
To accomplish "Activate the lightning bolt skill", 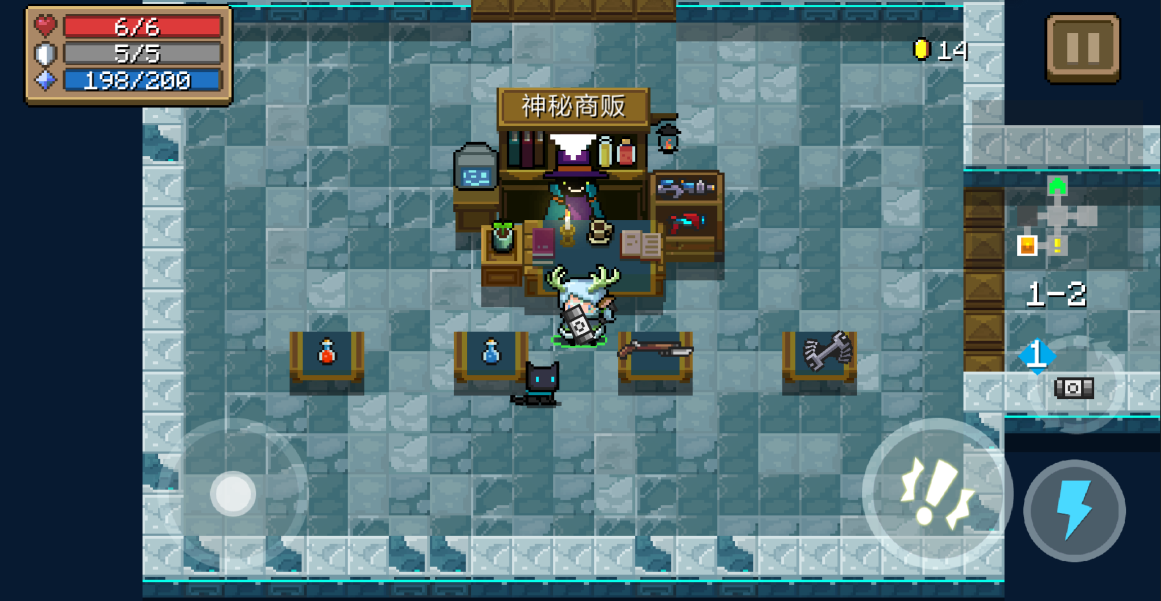I will [1074, 510].
